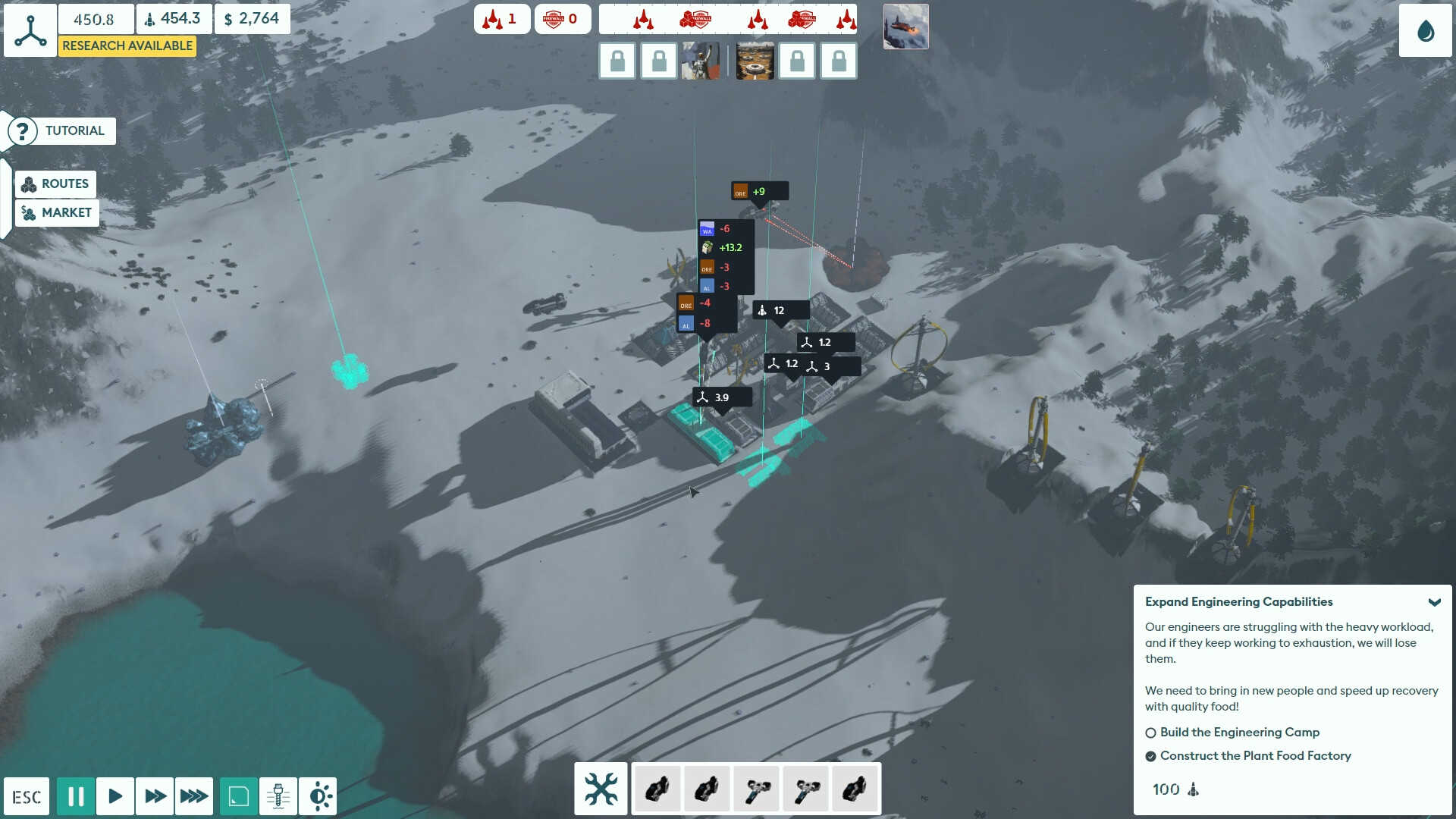Collapse the Expand Engineering Capabilities panel
Screen dimensions: 1456x819
[1436, 601]
